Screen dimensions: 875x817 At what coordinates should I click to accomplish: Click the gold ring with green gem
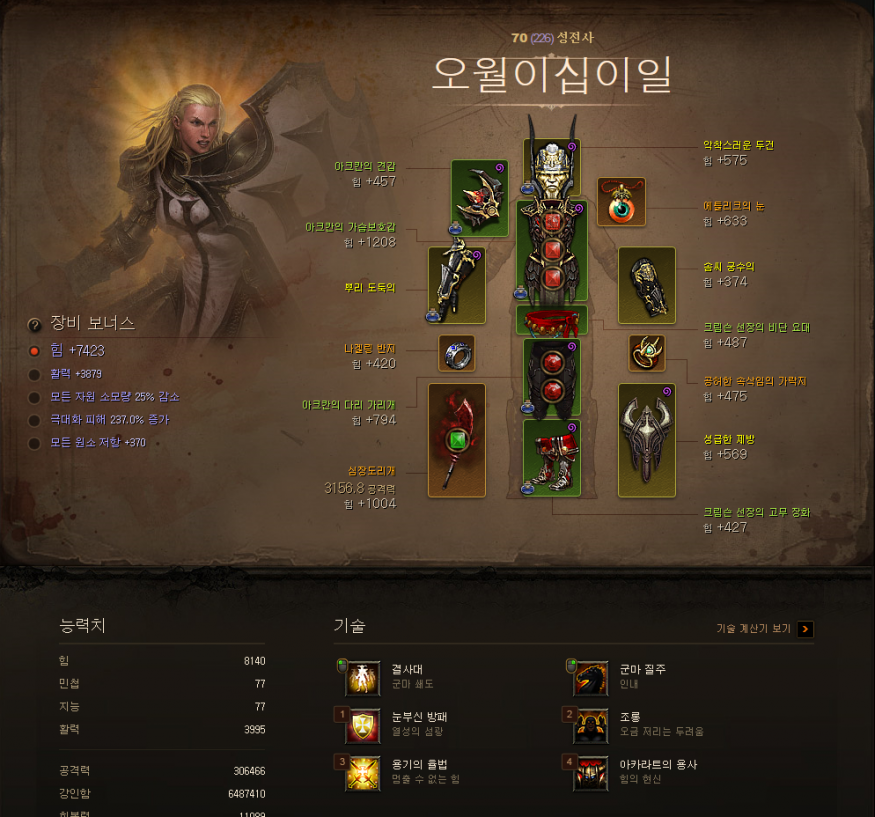point(647,352)
